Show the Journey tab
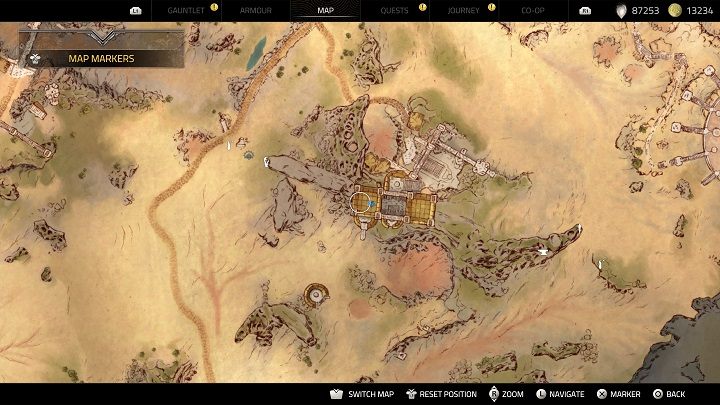720x405 pixels. [x=464, y=9]
